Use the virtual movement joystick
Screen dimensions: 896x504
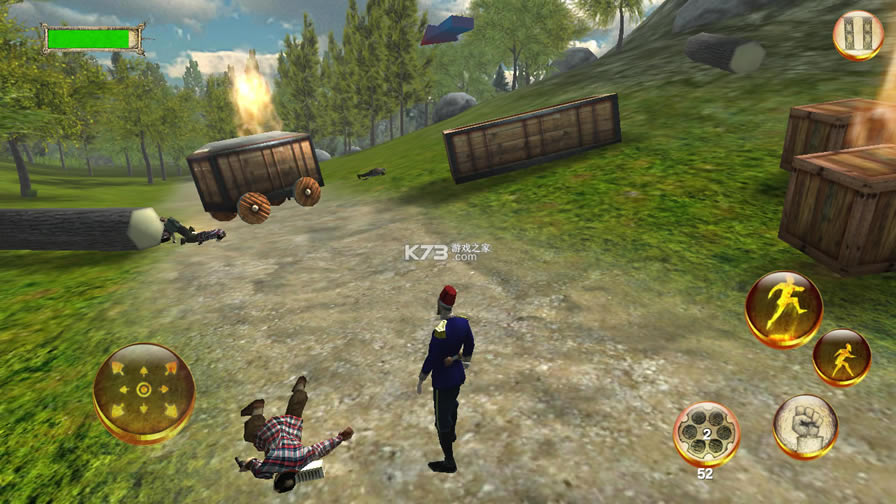144,391
